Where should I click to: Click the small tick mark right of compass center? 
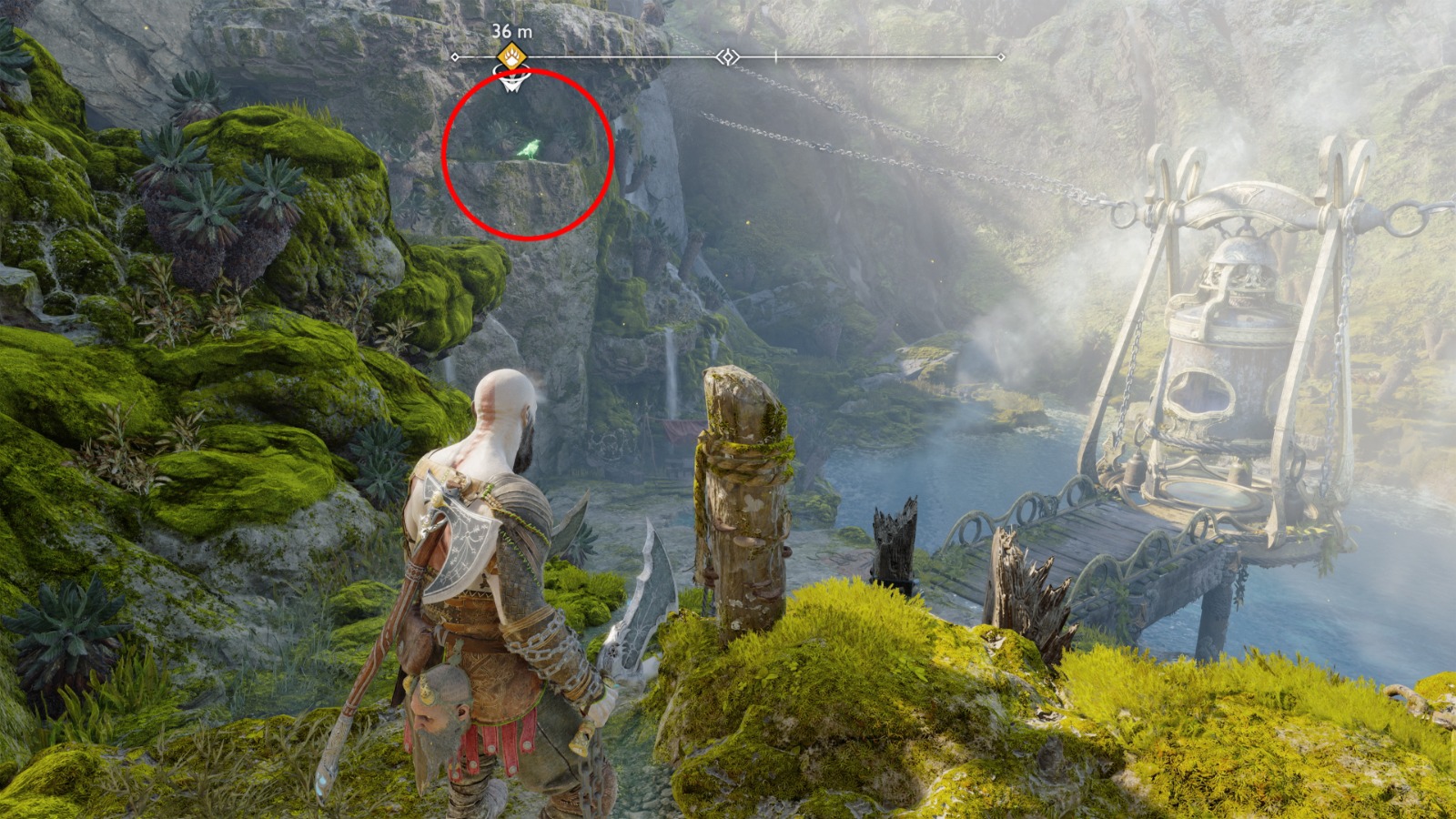pos(774,56)
